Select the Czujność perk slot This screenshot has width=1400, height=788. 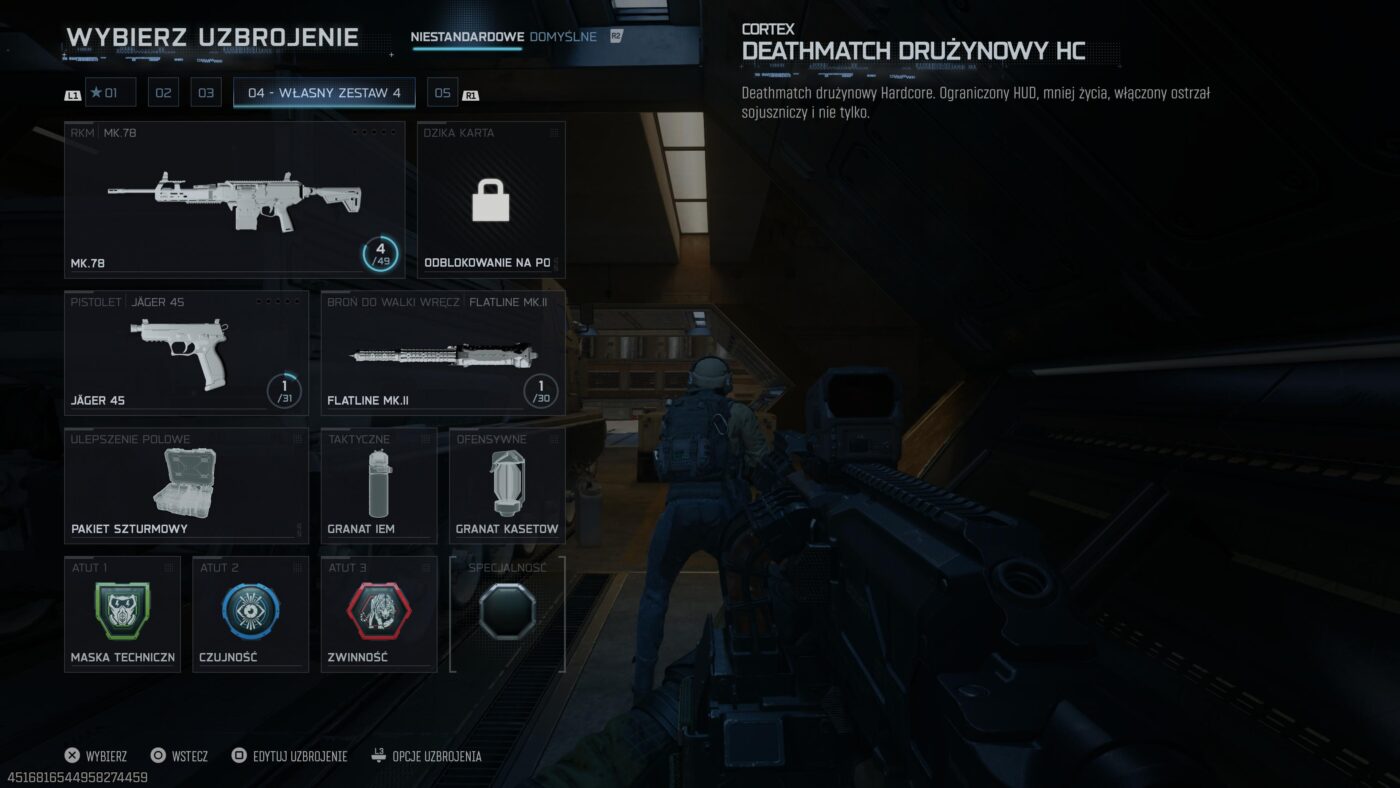[x=250, y=614]
